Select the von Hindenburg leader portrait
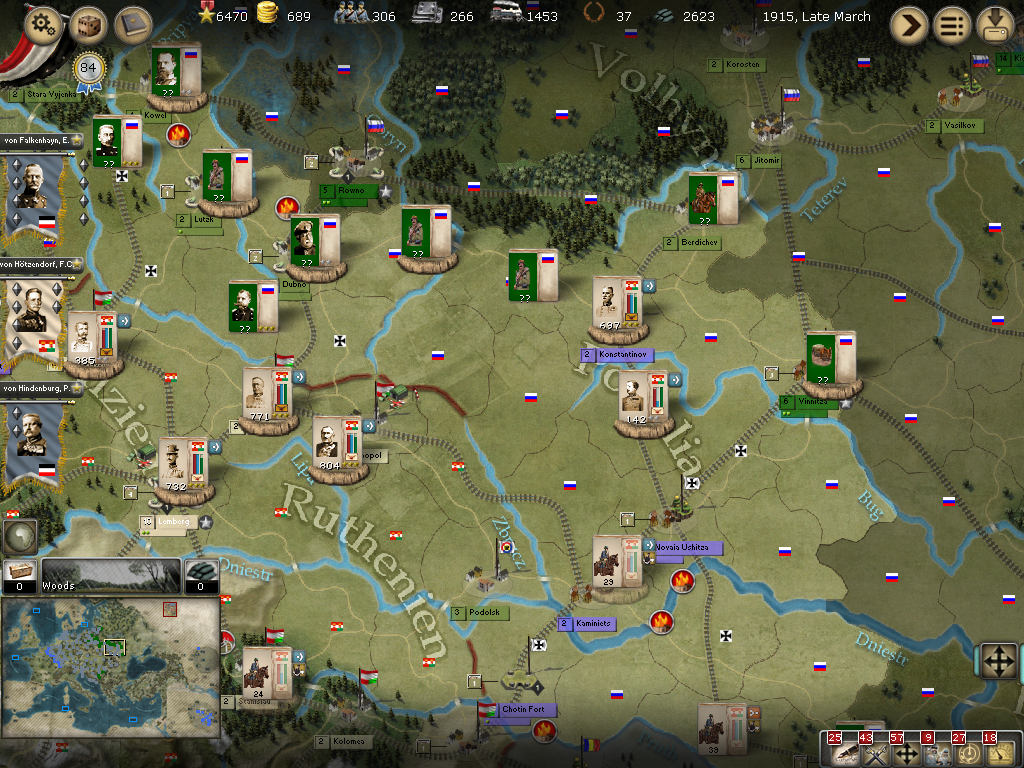Screen dimensions: 1024x768 [x=33, y=440]
